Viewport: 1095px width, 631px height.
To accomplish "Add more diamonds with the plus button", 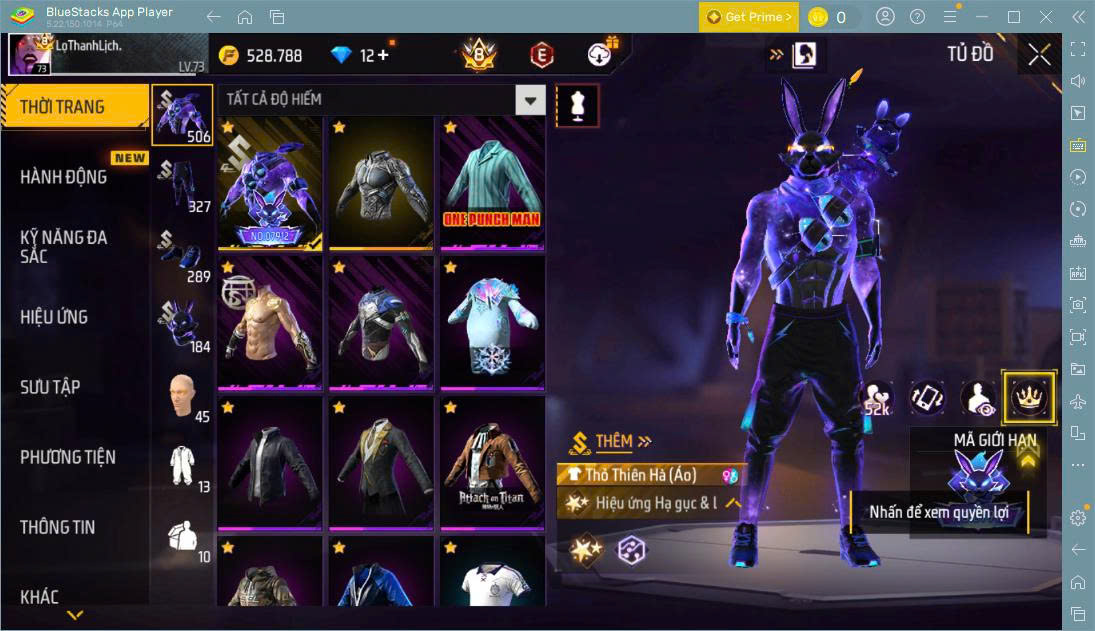I will click(x=383, y=55).
